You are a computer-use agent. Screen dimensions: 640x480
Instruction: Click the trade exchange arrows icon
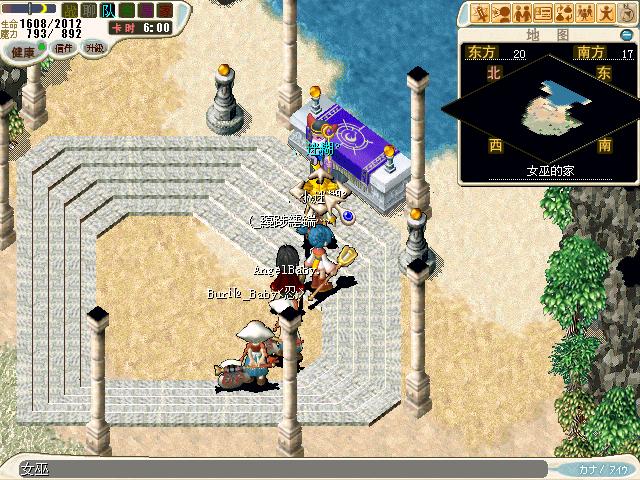[x=564, y=14]
